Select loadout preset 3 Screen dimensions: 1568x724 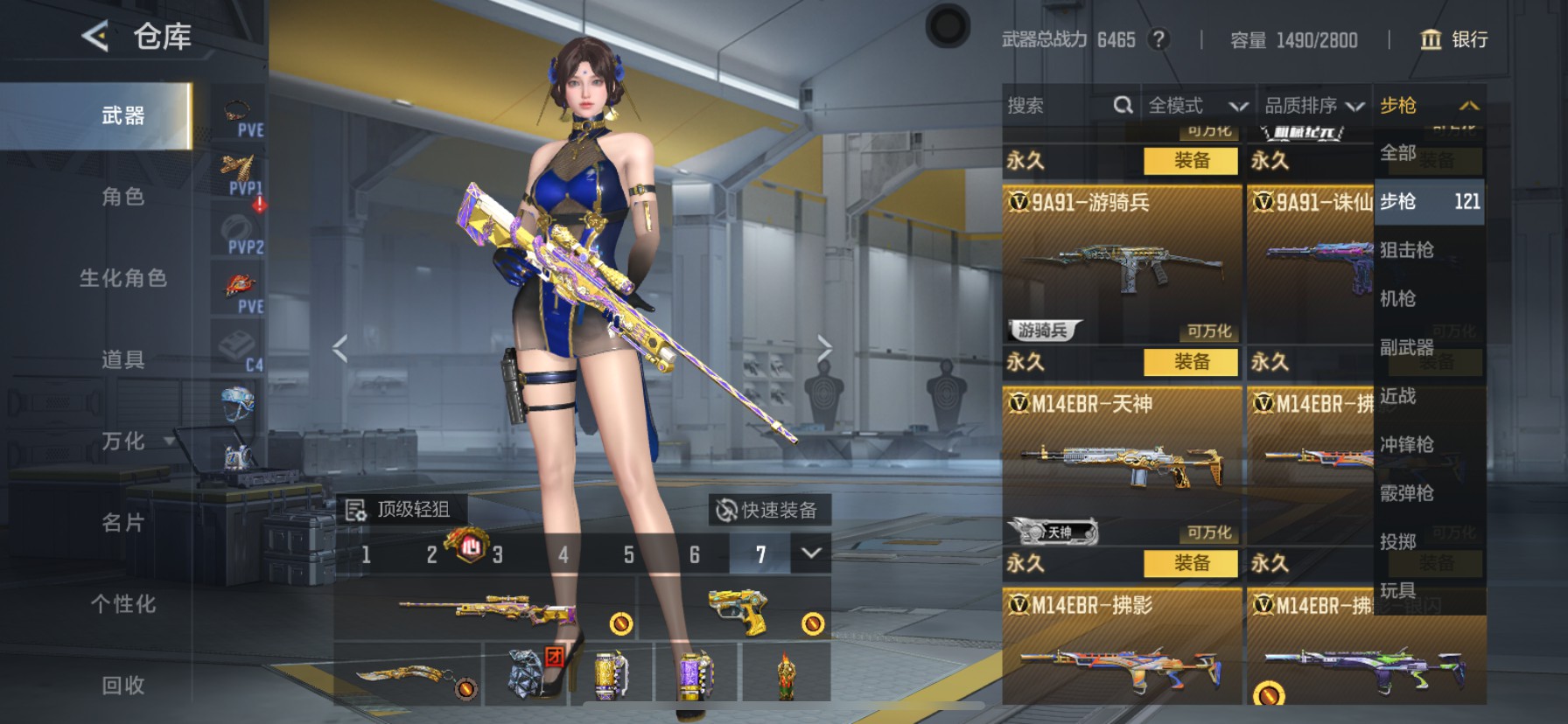coord(497,555)
